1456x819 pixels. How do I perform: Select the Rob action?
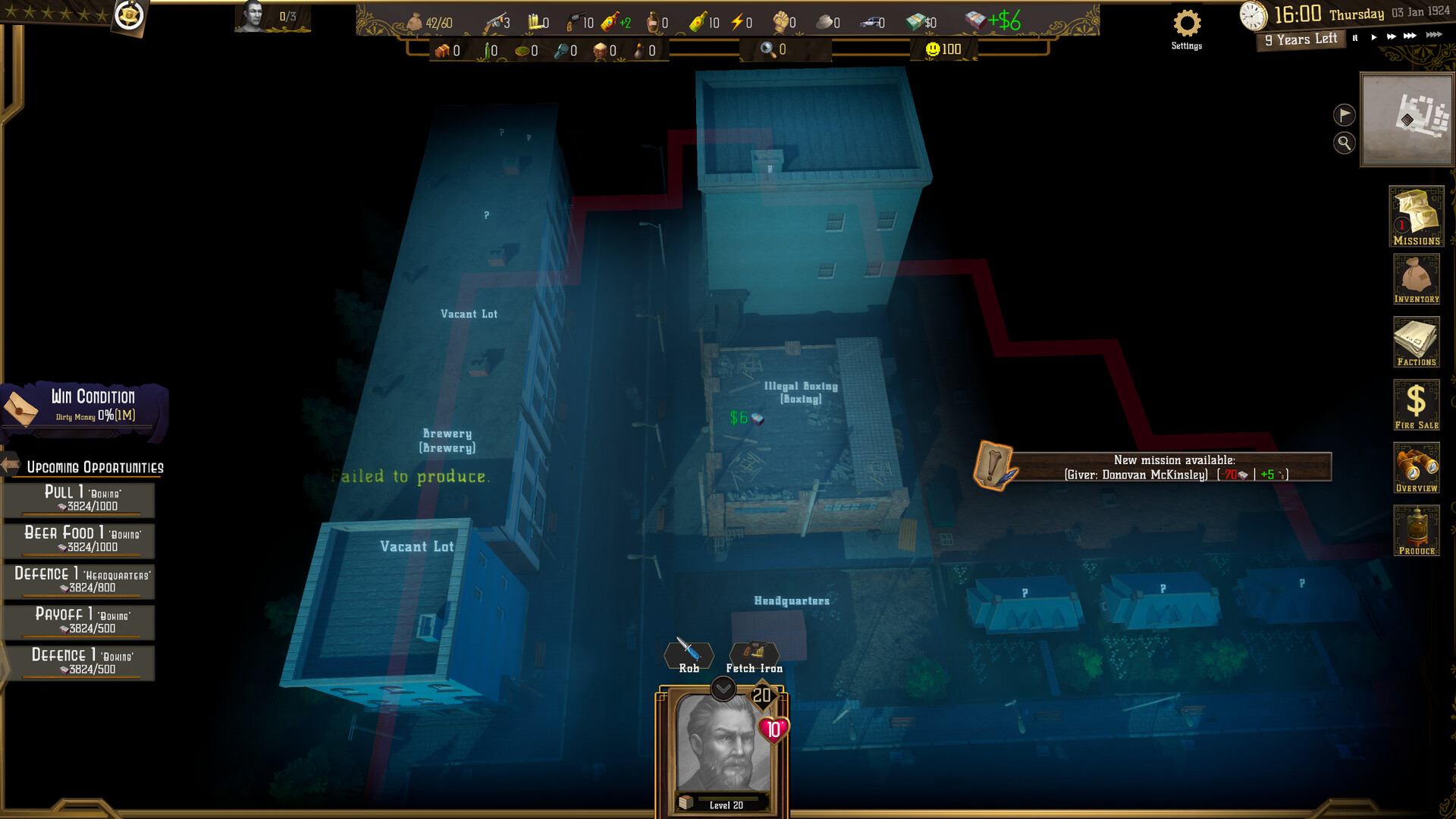pos(688,654)
